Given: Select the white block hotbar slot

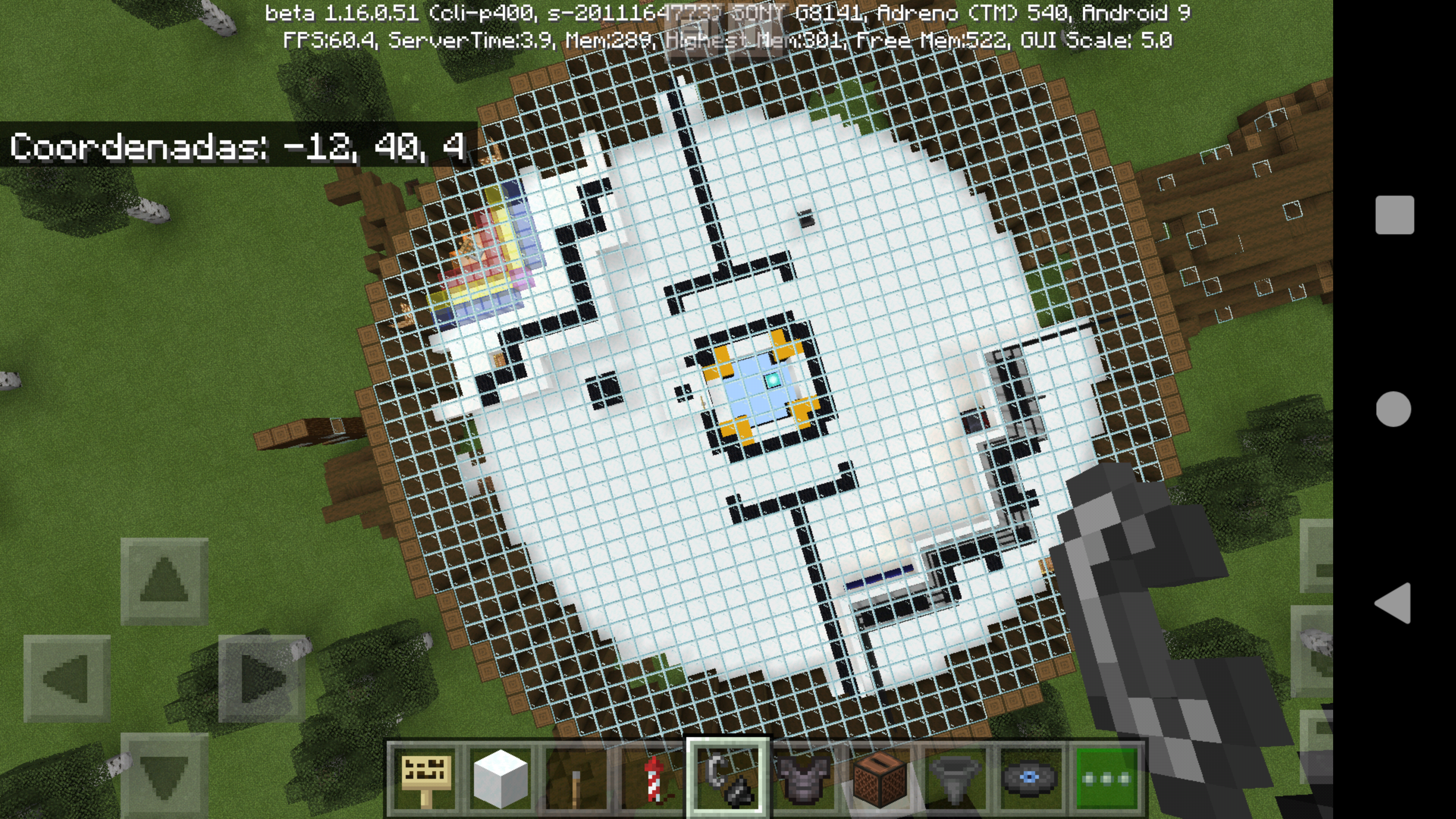Looking at the screenshot, I should click(x=500, y=779).
